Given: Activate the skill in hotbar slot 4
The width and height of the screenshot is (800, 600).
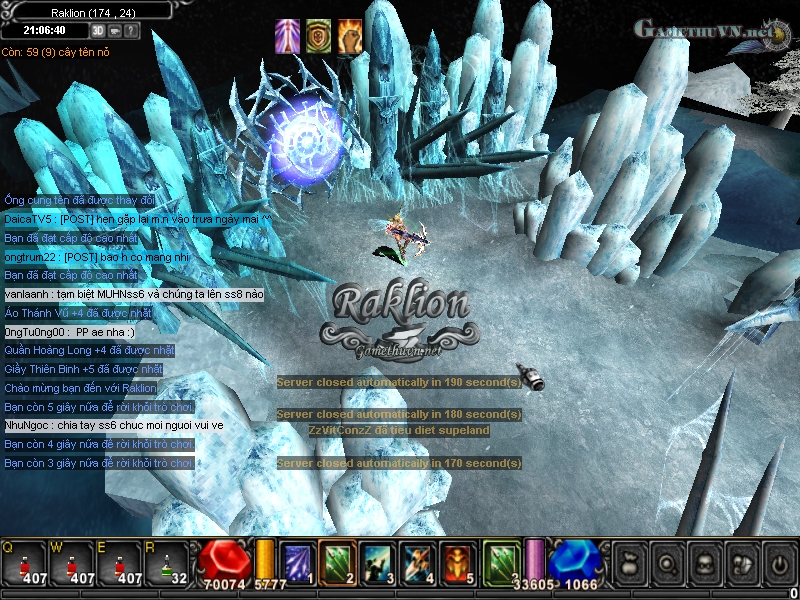Looking at the screenshot, I should tap(418, 562).
